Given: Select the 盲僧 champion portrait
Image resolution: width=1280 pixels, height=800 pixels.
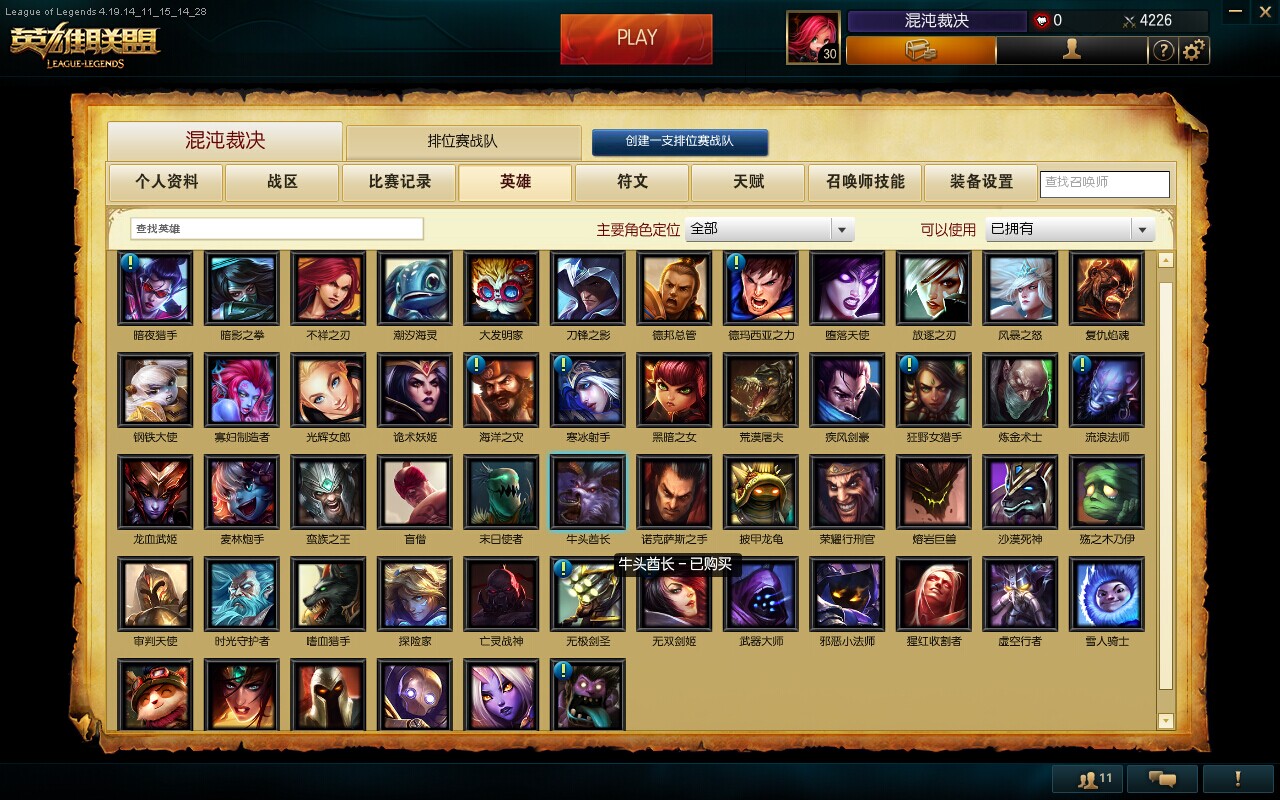Looking at the screenshot, I should (x=414, y=492).
